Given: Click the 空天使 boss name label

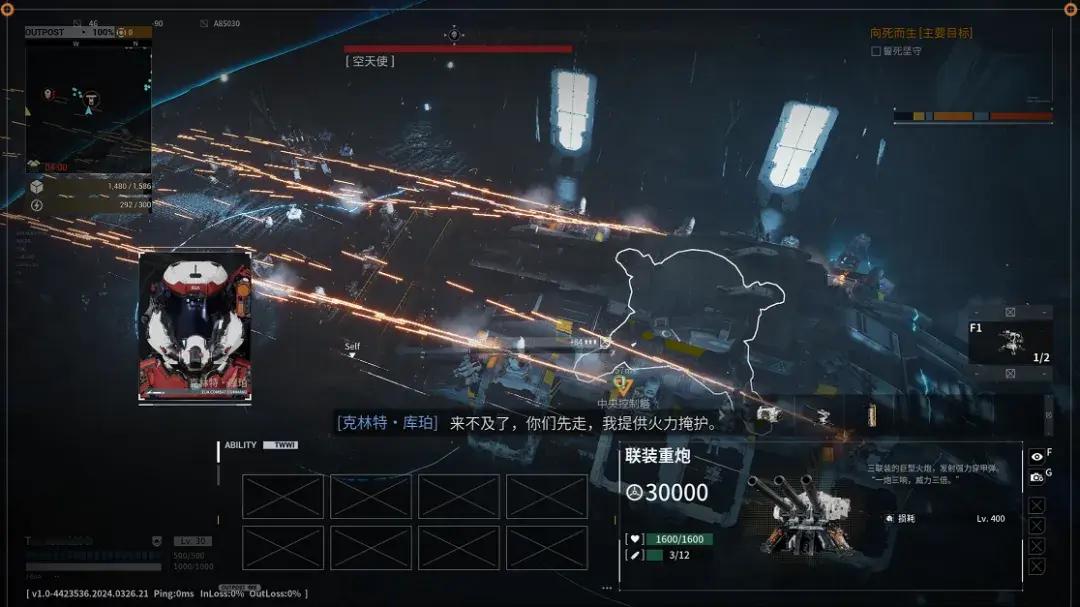Looking at the screenshot, I should click(371, 62).
